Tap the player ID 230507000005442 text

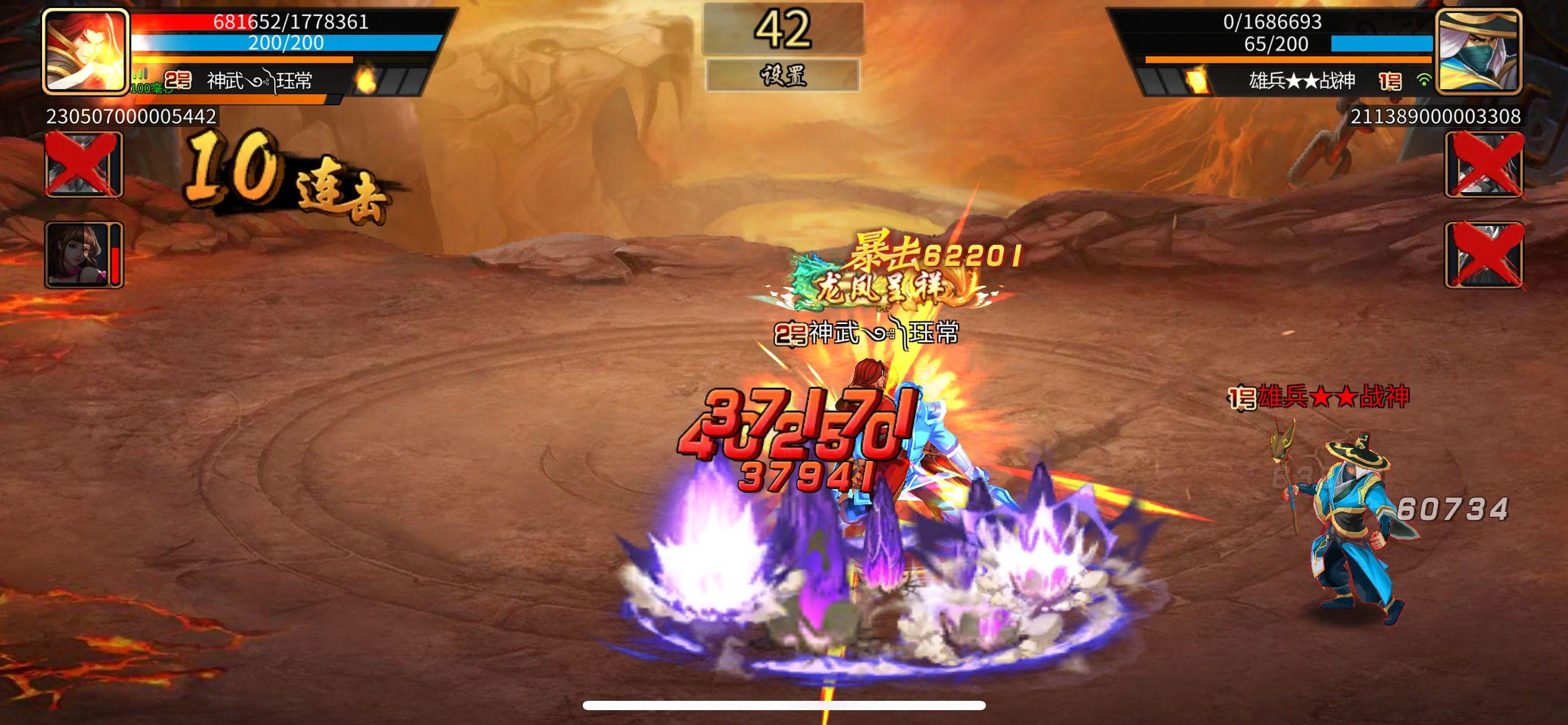tap(130, 116)
